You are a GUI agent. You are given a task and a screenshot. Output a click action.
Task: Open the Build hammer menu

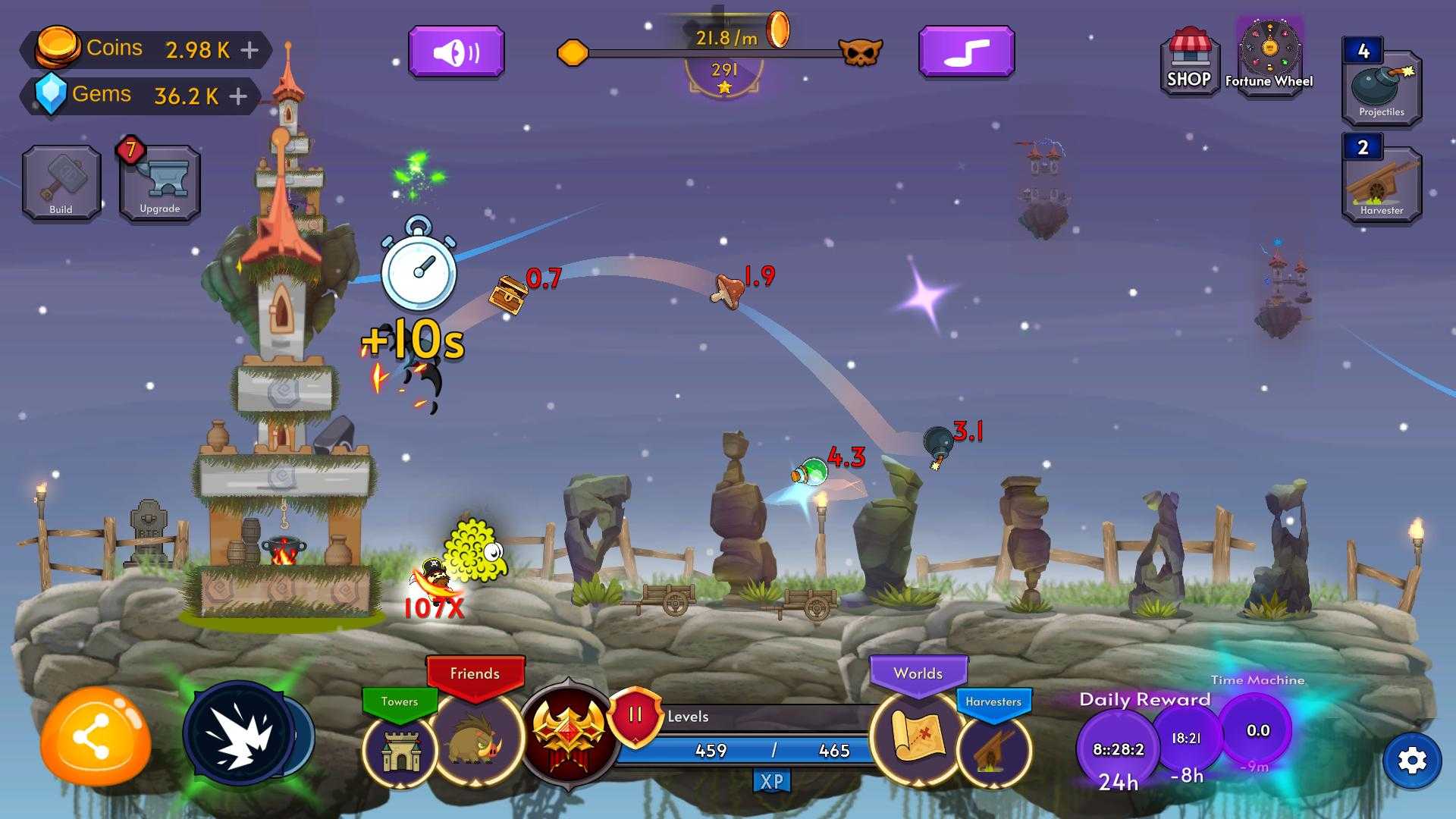click(x=61, y=183)
